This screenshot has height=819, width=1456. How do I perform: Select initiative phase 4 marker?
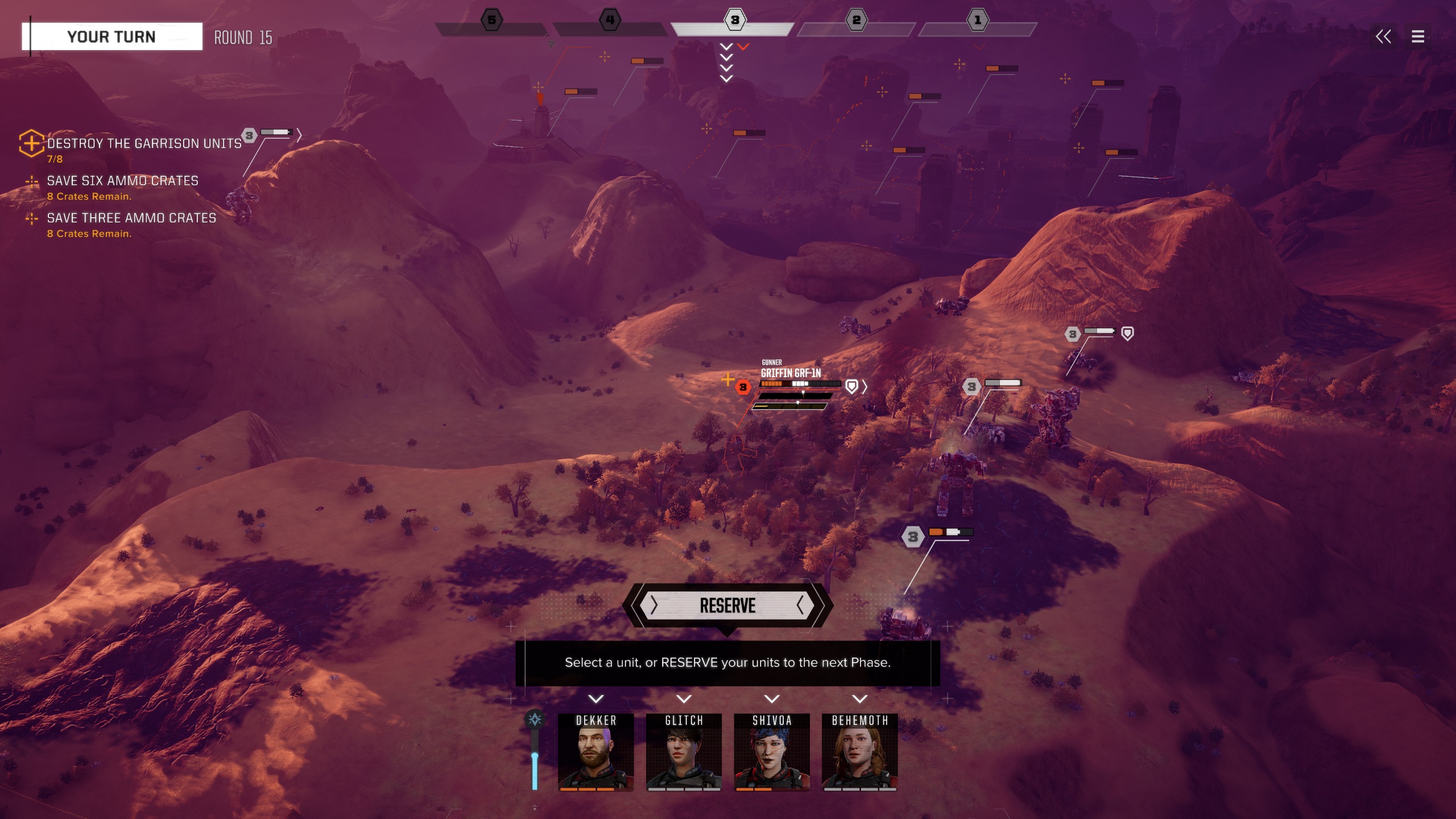(610, 20)
